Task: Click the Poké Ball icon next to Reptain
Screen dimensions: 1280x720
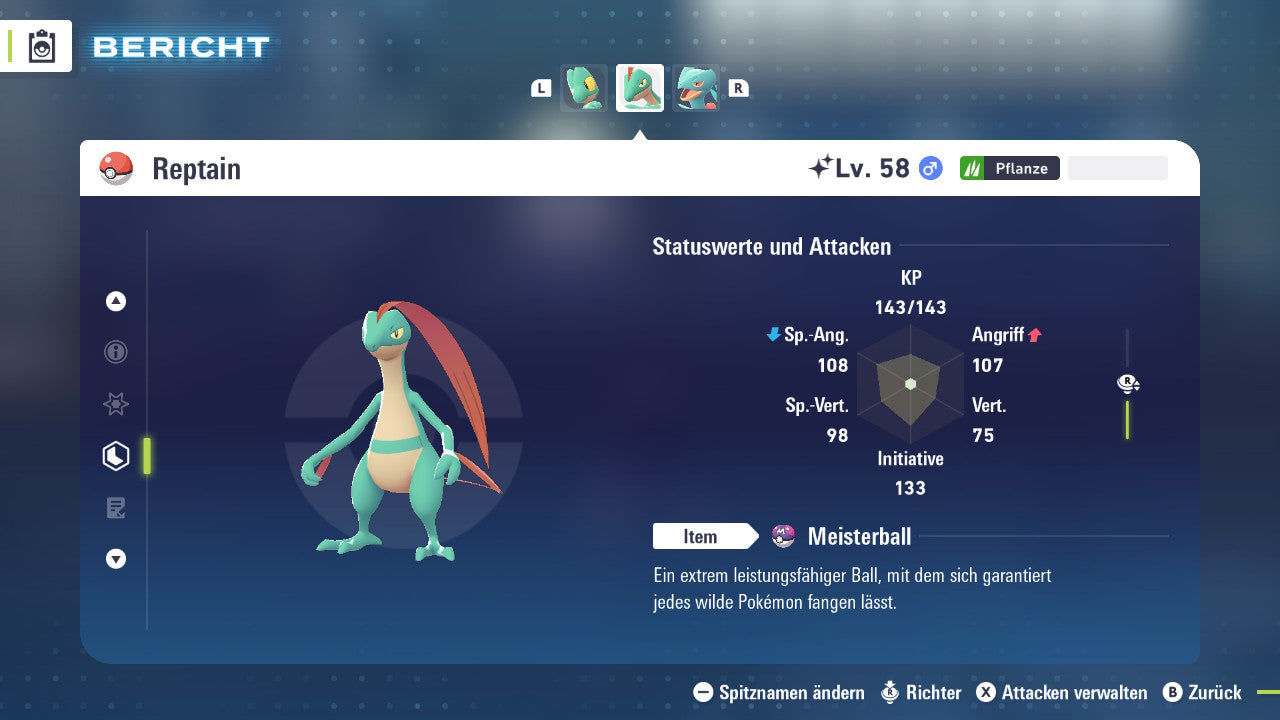Action: click(117, 167)
